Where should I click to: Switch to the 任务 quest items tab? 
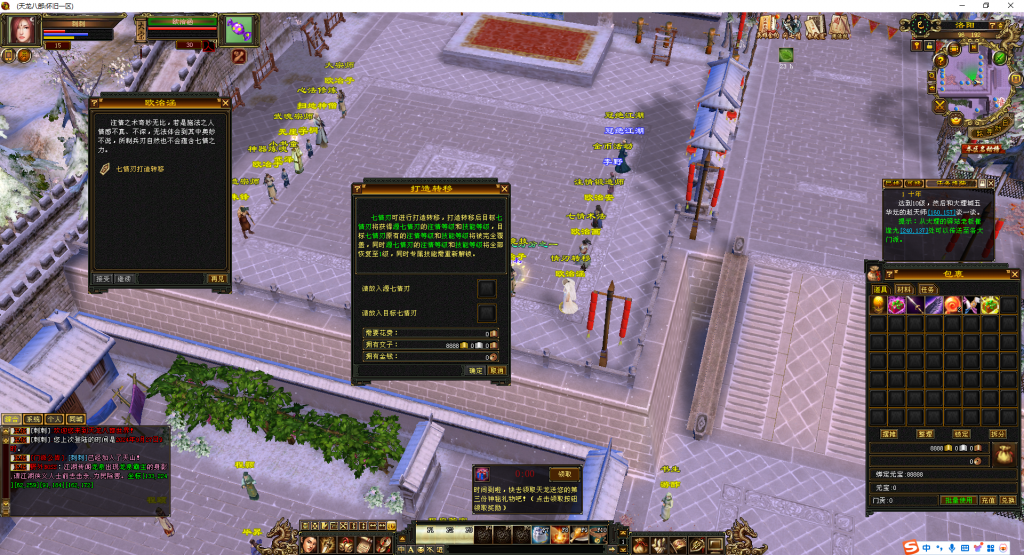928,288
